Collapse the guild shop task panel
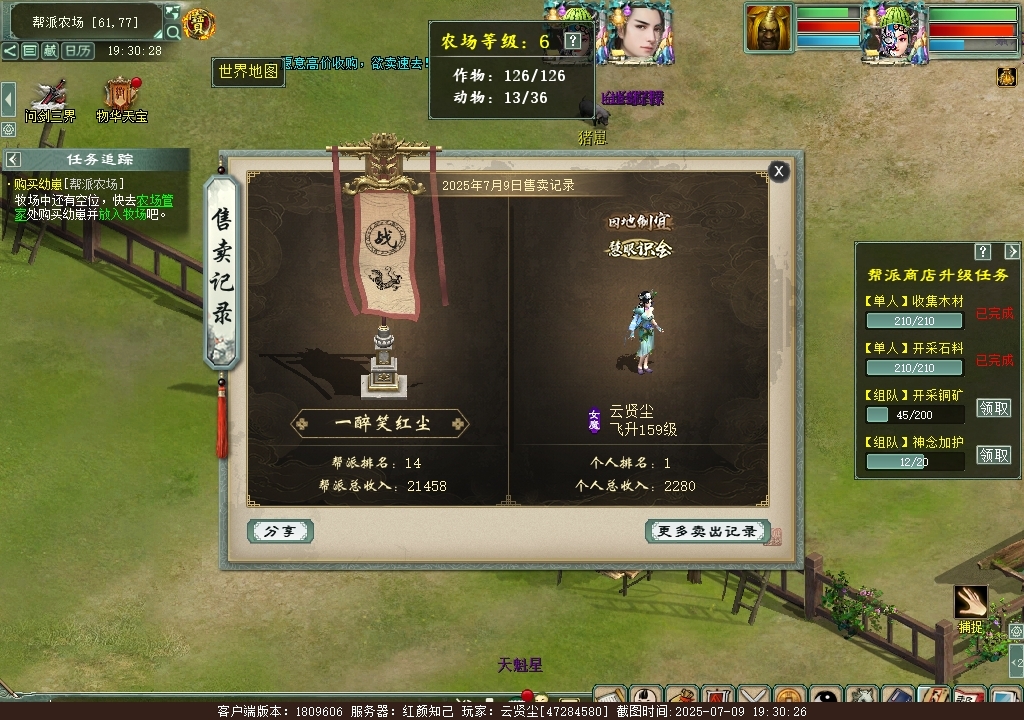Screen dimensions: 1024x720 1011,252
